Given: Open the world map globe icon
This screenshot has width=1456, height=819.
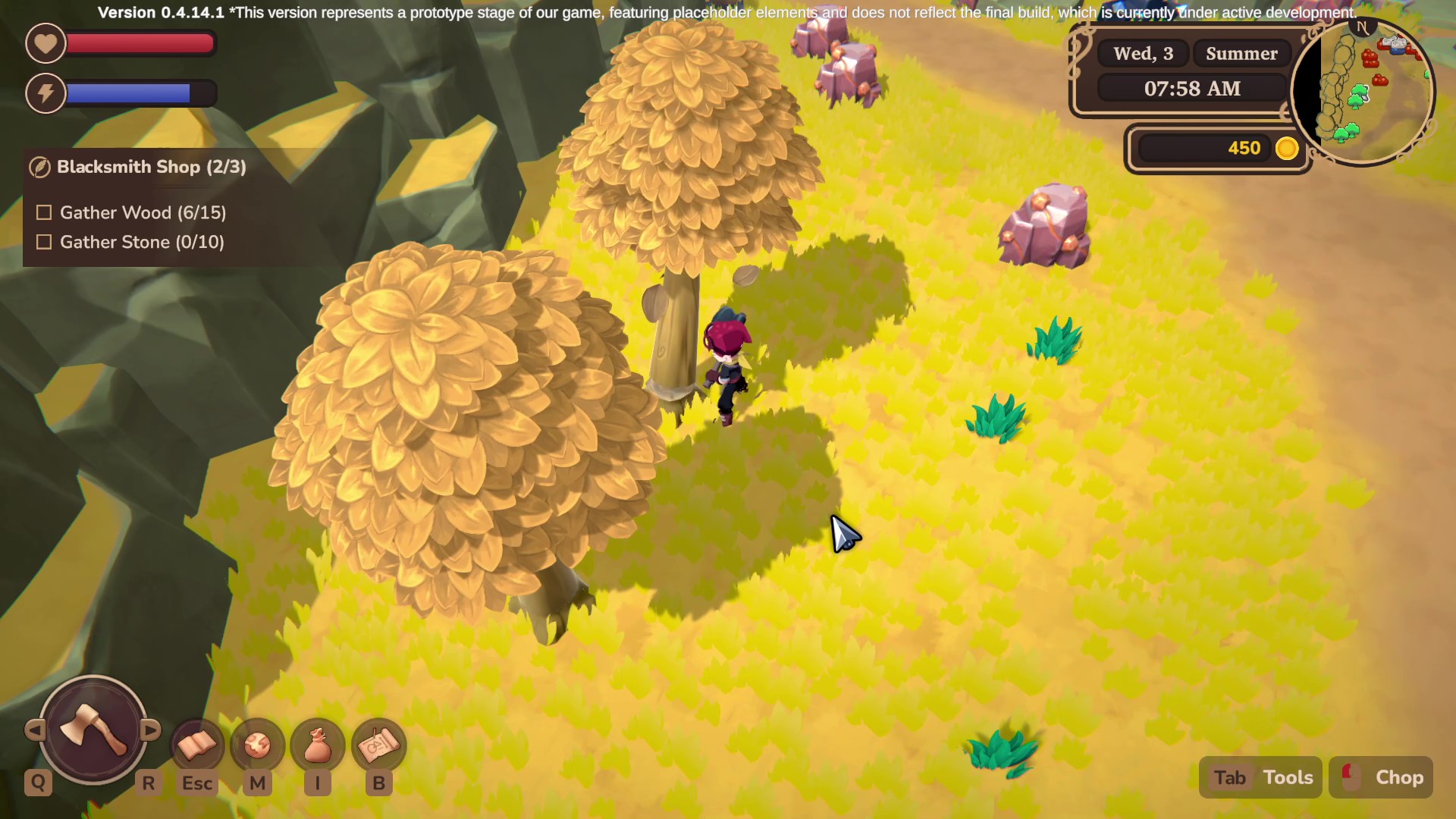Looking at the screenshot, I should 258,745.
